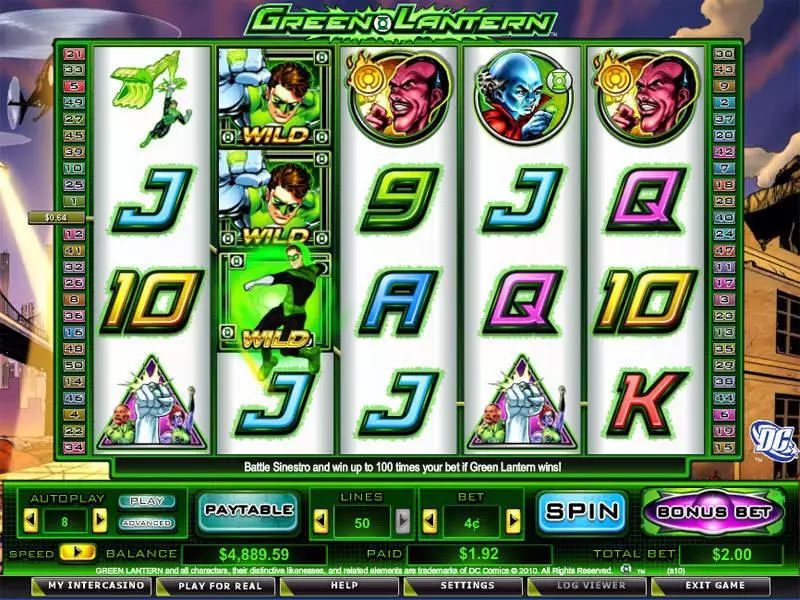Screen dimensions: 800x600
Task: Start autoplay with the Play button
Action: (146, 501)
